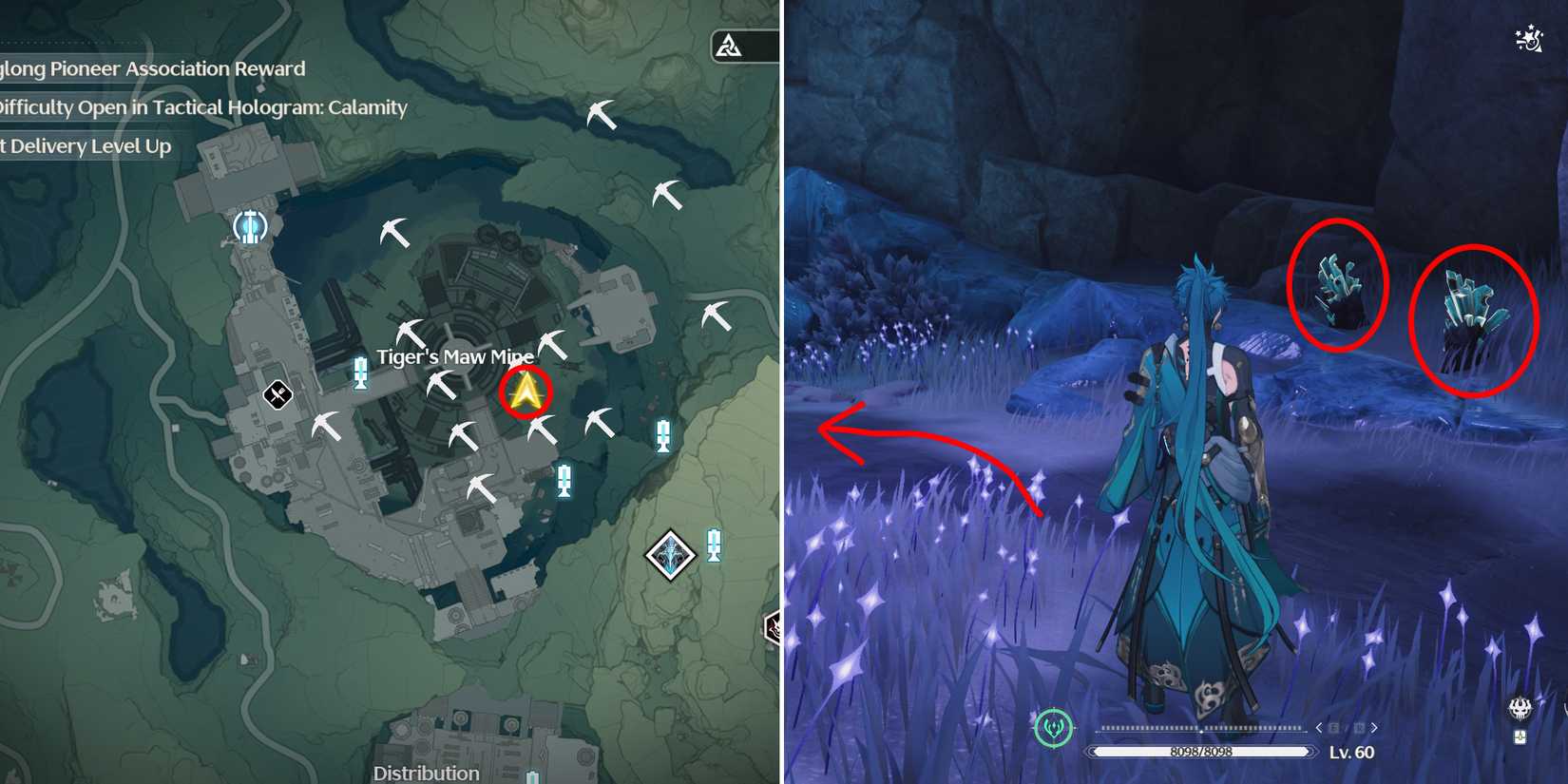
Task: Open the Tactical Hologram: Calamity difficulty text
Action: click(x=203, y=107)
